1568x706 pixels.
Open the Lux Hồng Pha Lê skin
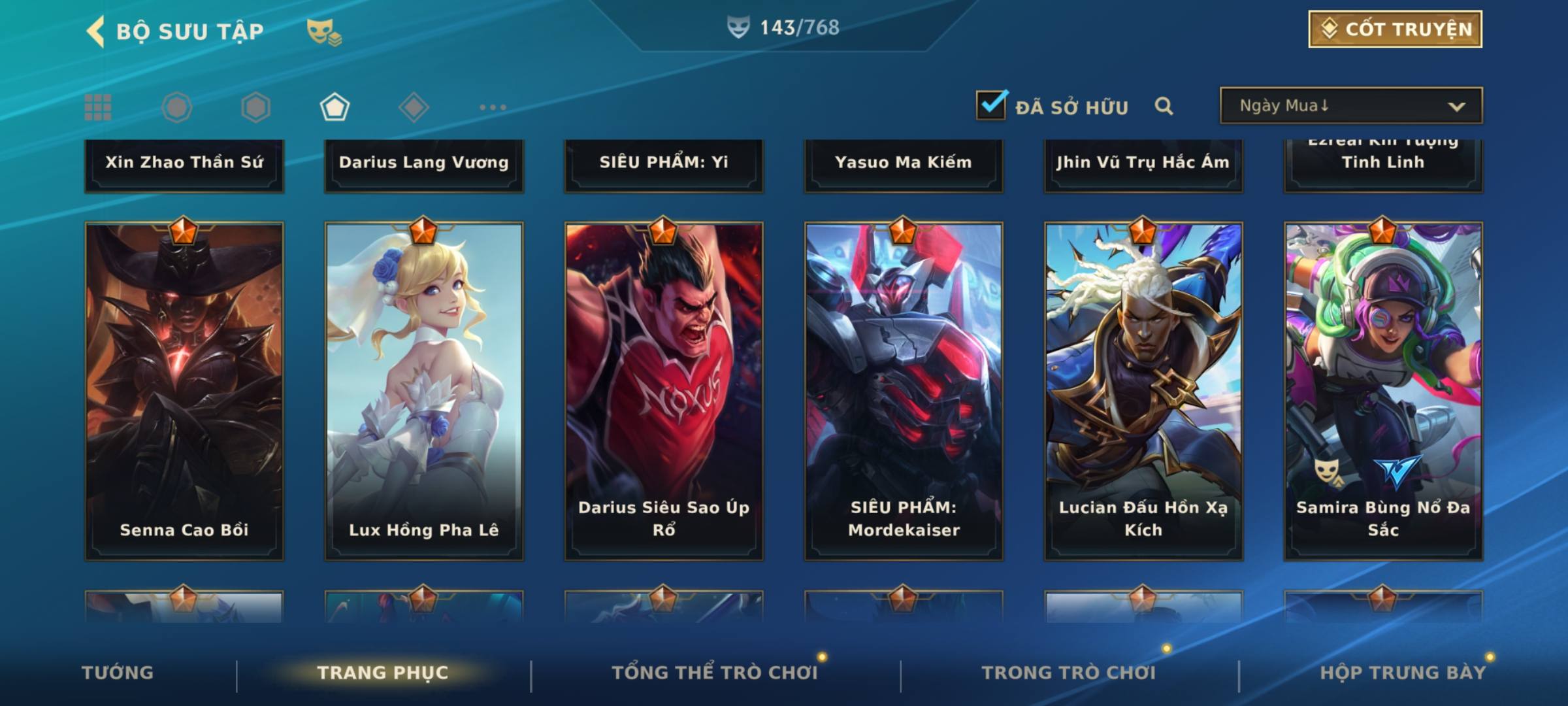pyautogui.click(x=424, y=391)
